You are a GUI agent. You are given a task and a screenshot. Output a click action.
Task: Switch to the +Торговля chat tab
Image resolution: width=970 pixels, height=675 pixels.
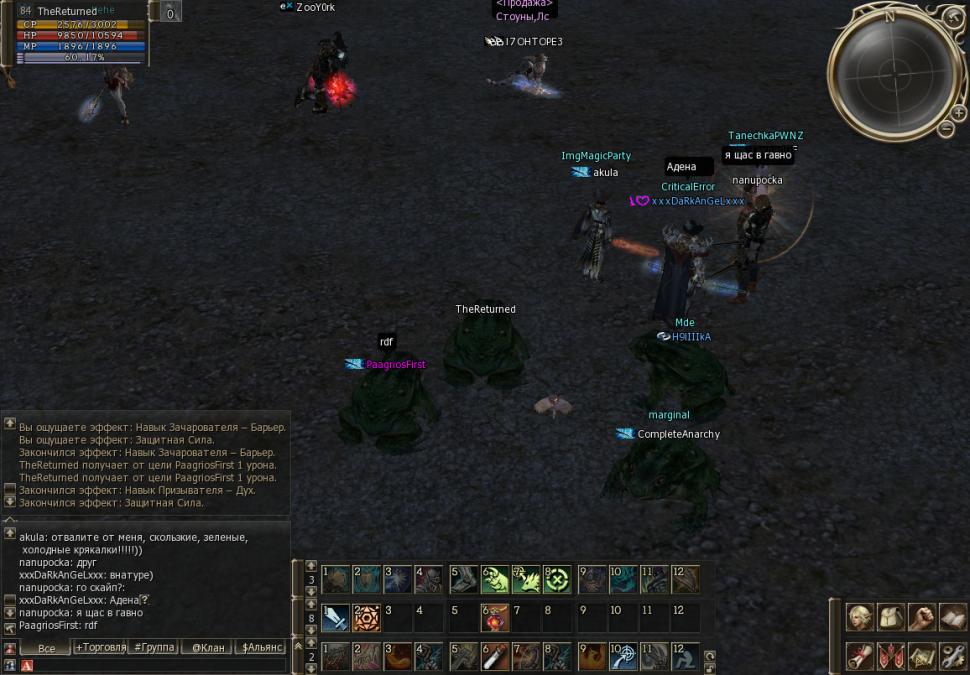click(101, 648)
